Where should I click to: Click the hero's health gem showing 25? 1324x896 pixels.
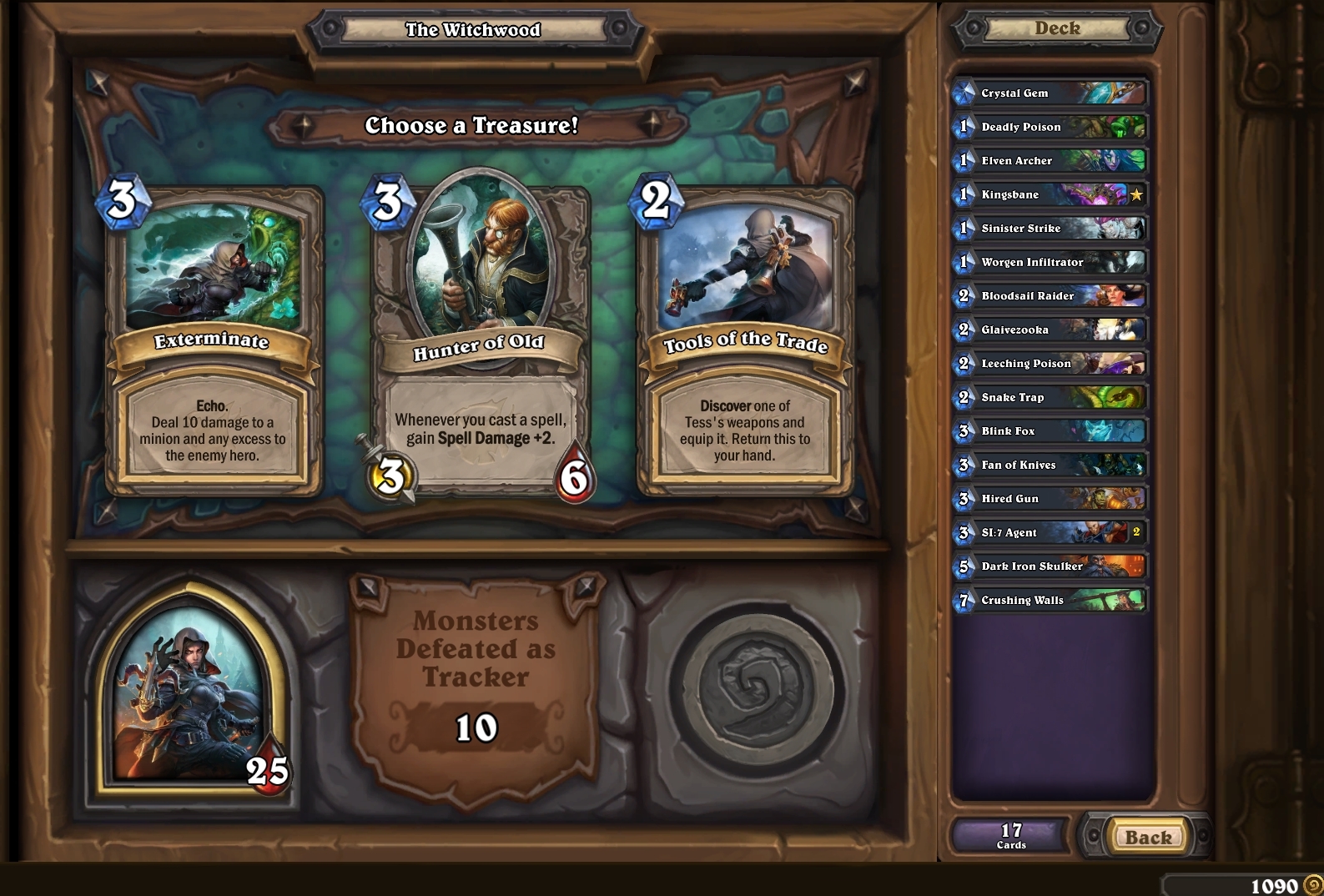pos(266,764)
